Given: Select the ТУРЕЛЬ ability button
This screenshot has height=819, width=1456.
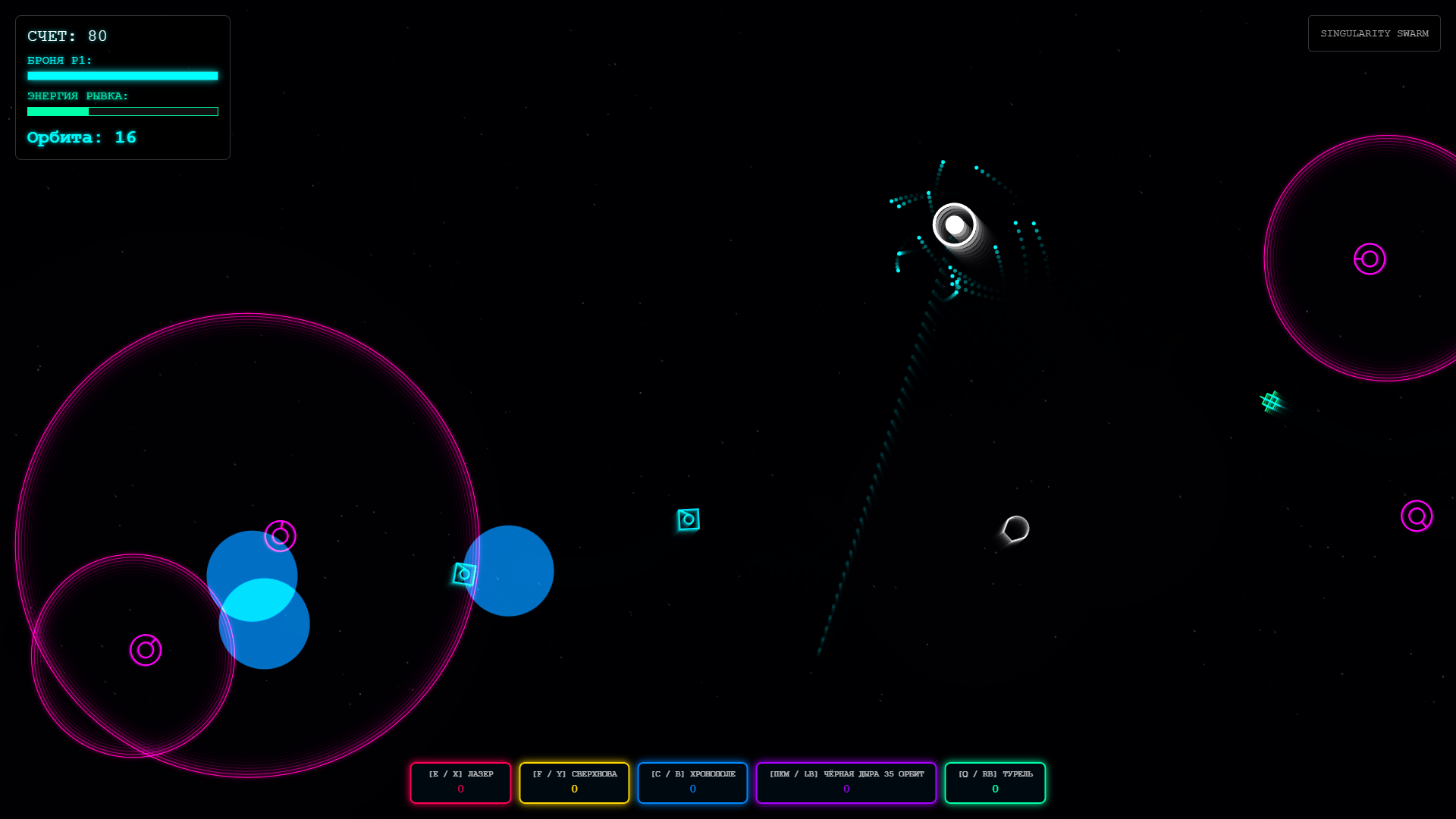Looking at the screenshot, I should tap(995, 783).
